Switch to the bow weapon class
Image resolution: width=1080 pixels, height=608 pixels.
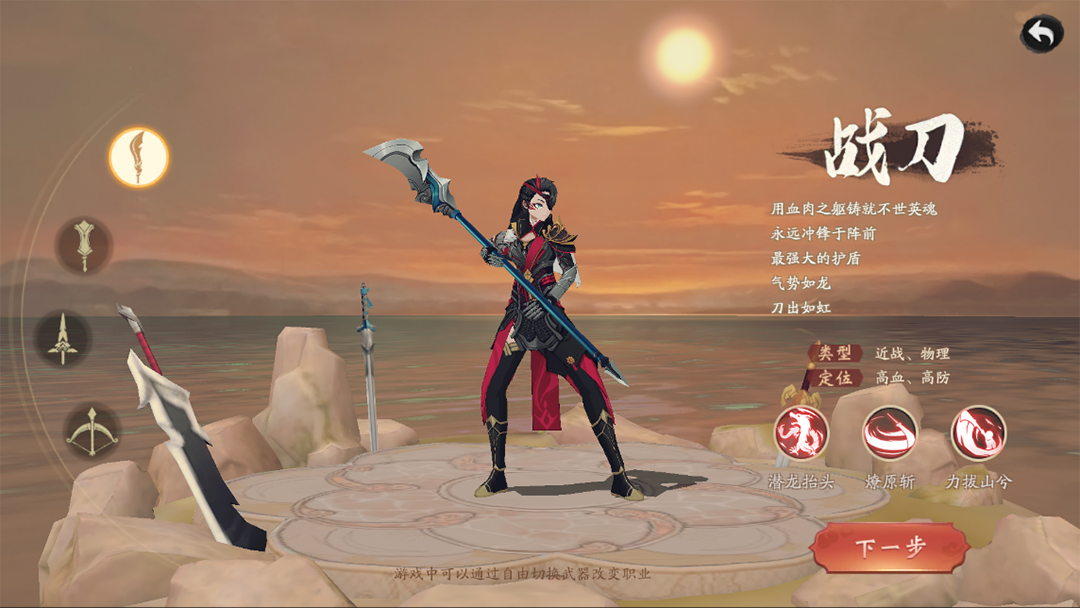click(92, 431)
